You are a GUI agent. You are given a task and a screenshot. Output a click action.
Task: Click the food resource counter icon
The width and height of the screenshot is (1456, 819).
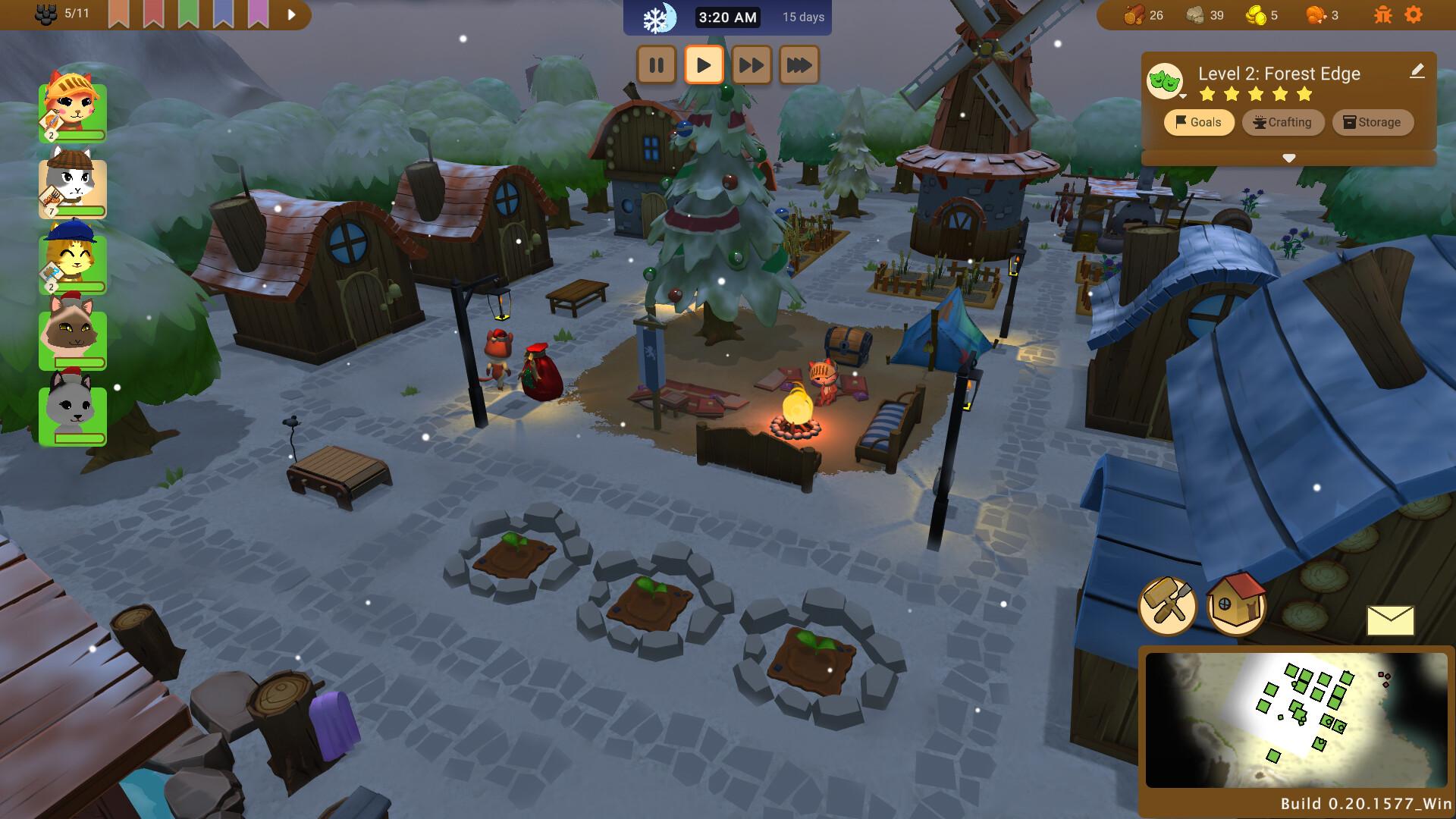tap(1316, 13)
